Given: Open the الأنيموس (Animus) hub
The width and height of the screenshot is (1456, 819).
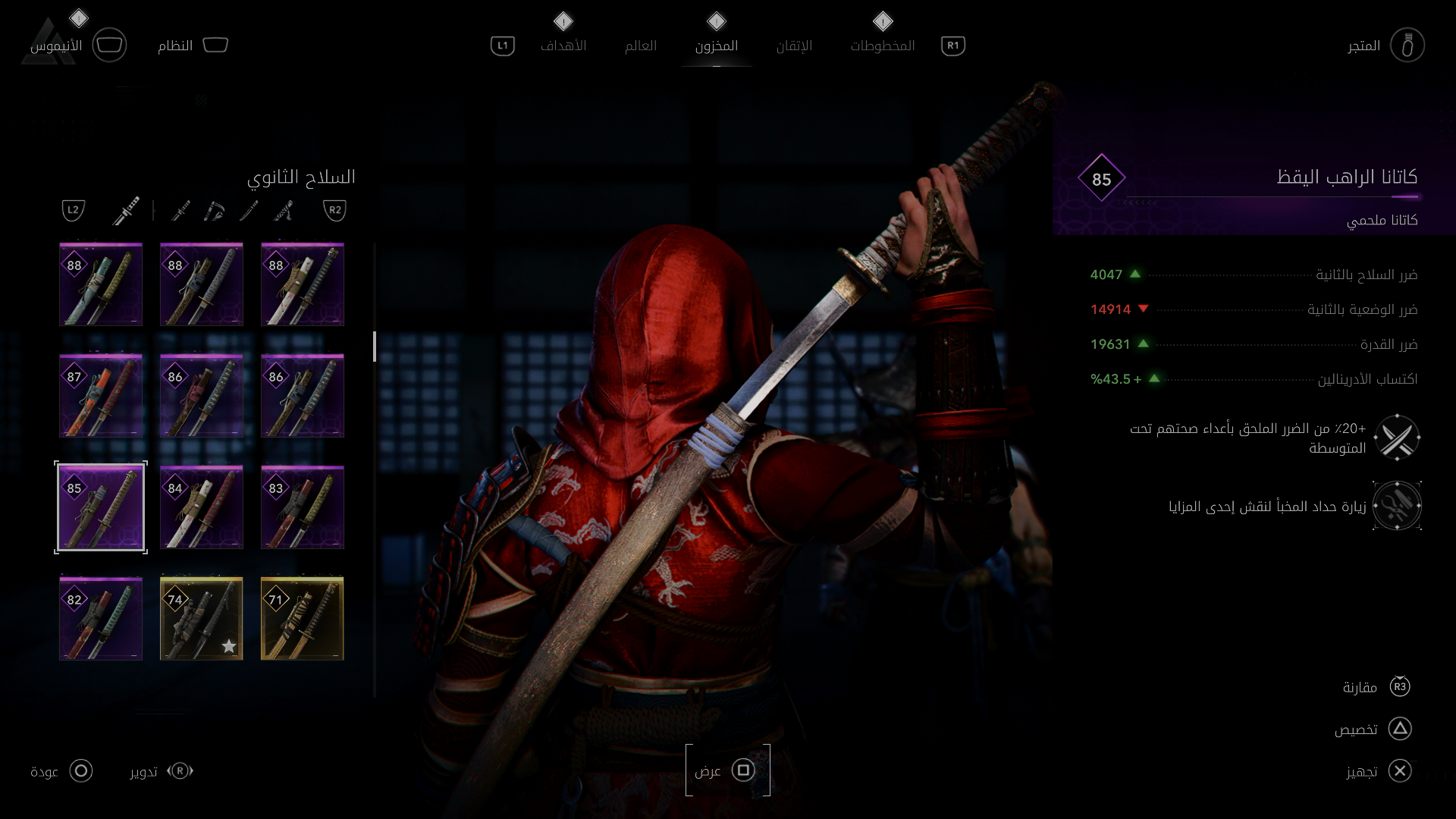Looking at the screenshot, I should click(77, 45).
